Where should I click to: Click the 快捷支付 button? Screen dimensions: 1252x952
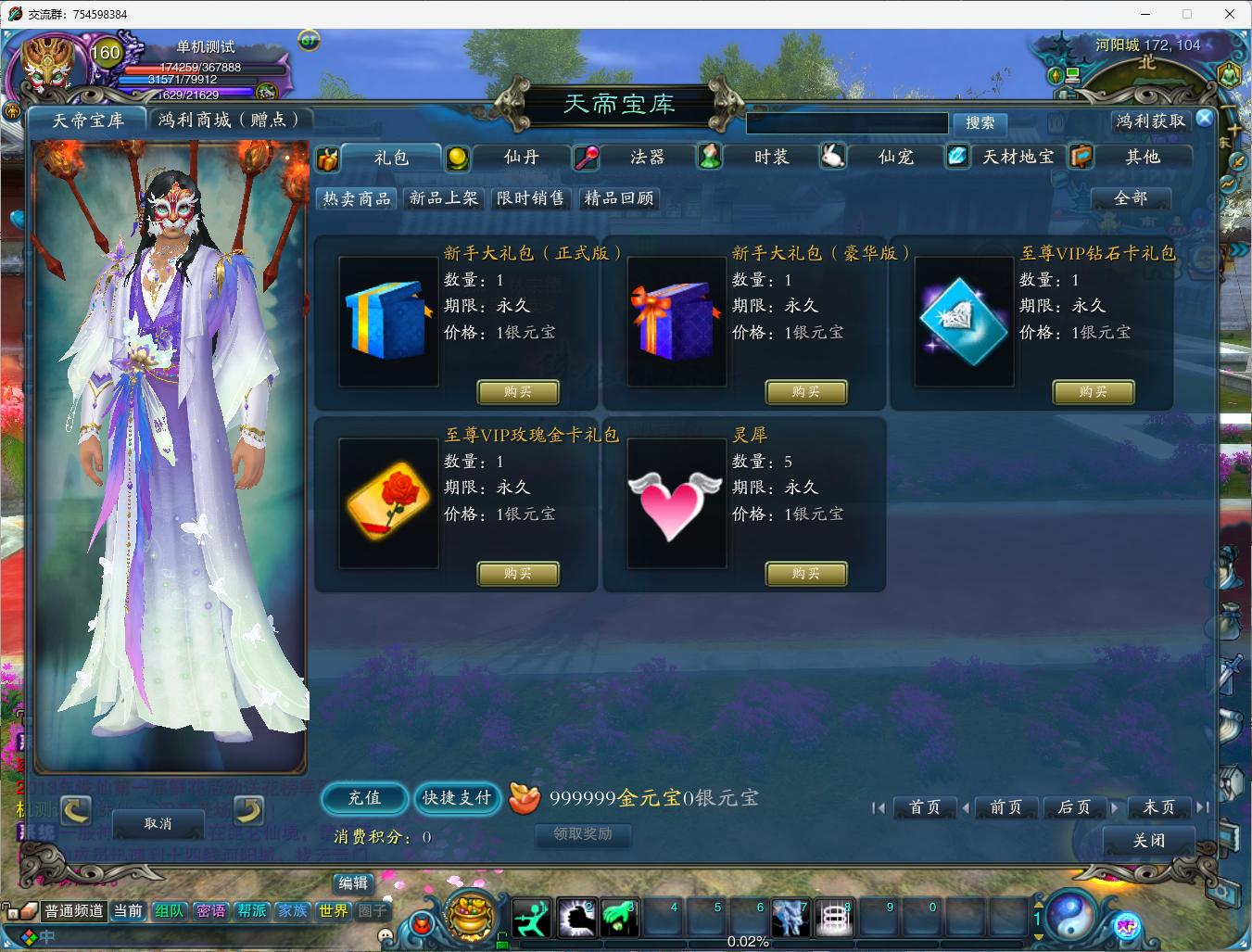[457, 797]
